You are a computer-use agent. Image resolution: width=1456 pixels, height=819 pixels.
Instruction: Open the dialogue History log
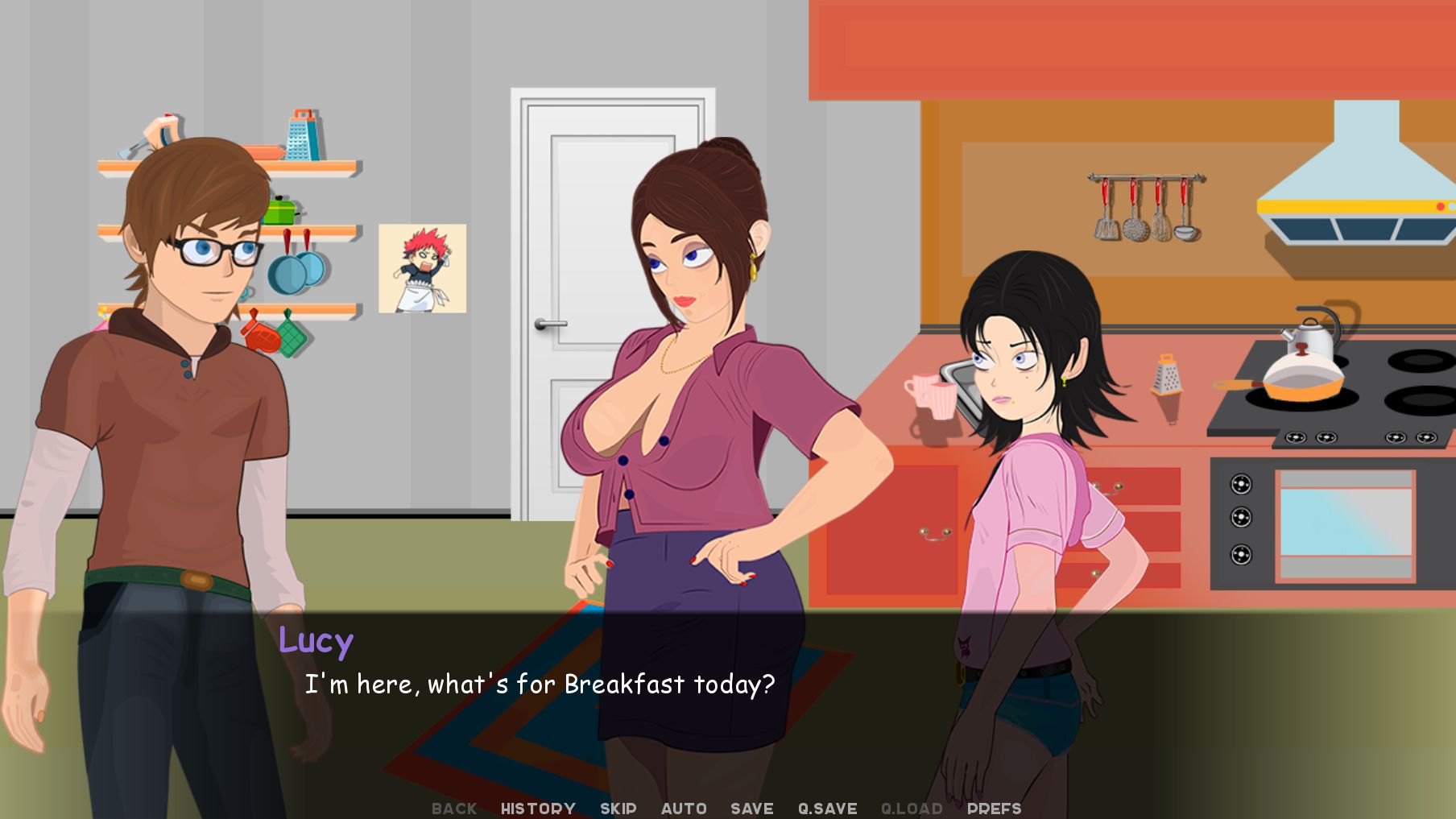click(538, 809)
